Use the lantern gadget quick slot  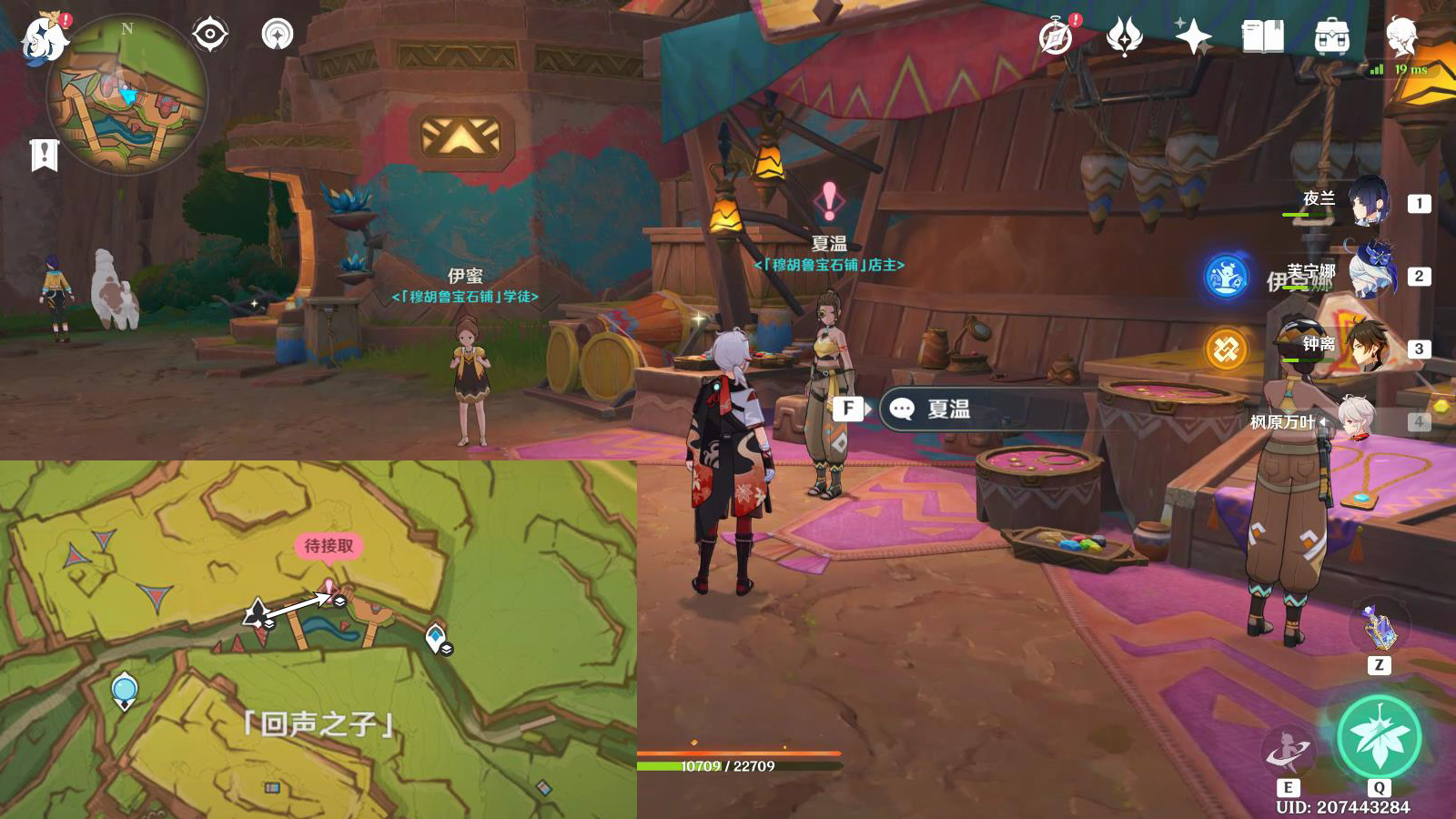point(1380,627)
